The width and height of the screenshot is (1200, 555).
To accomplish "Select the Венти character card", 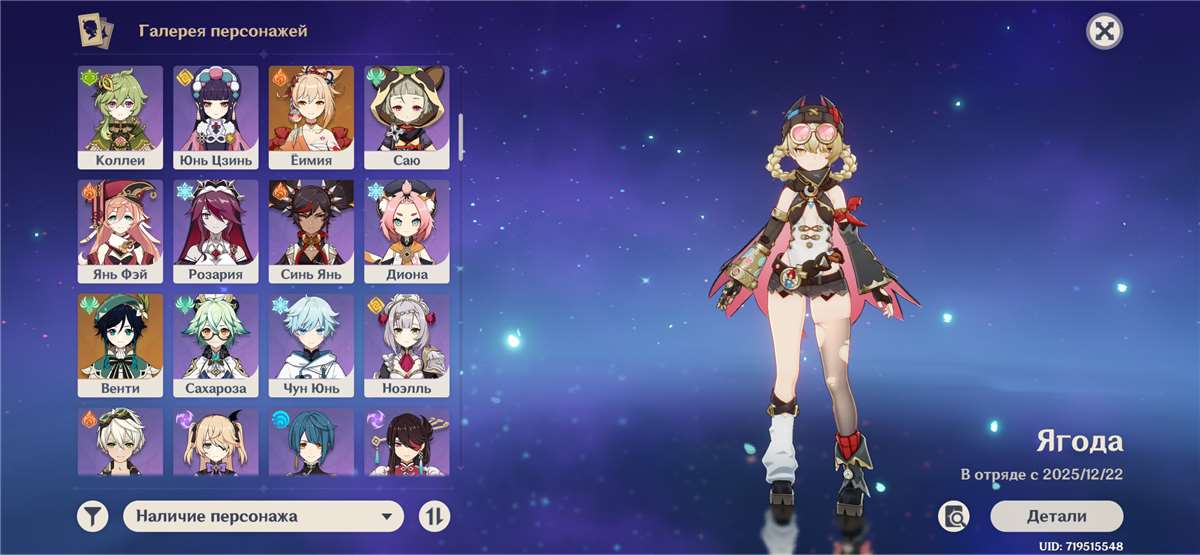I will (x=120, y=345).
